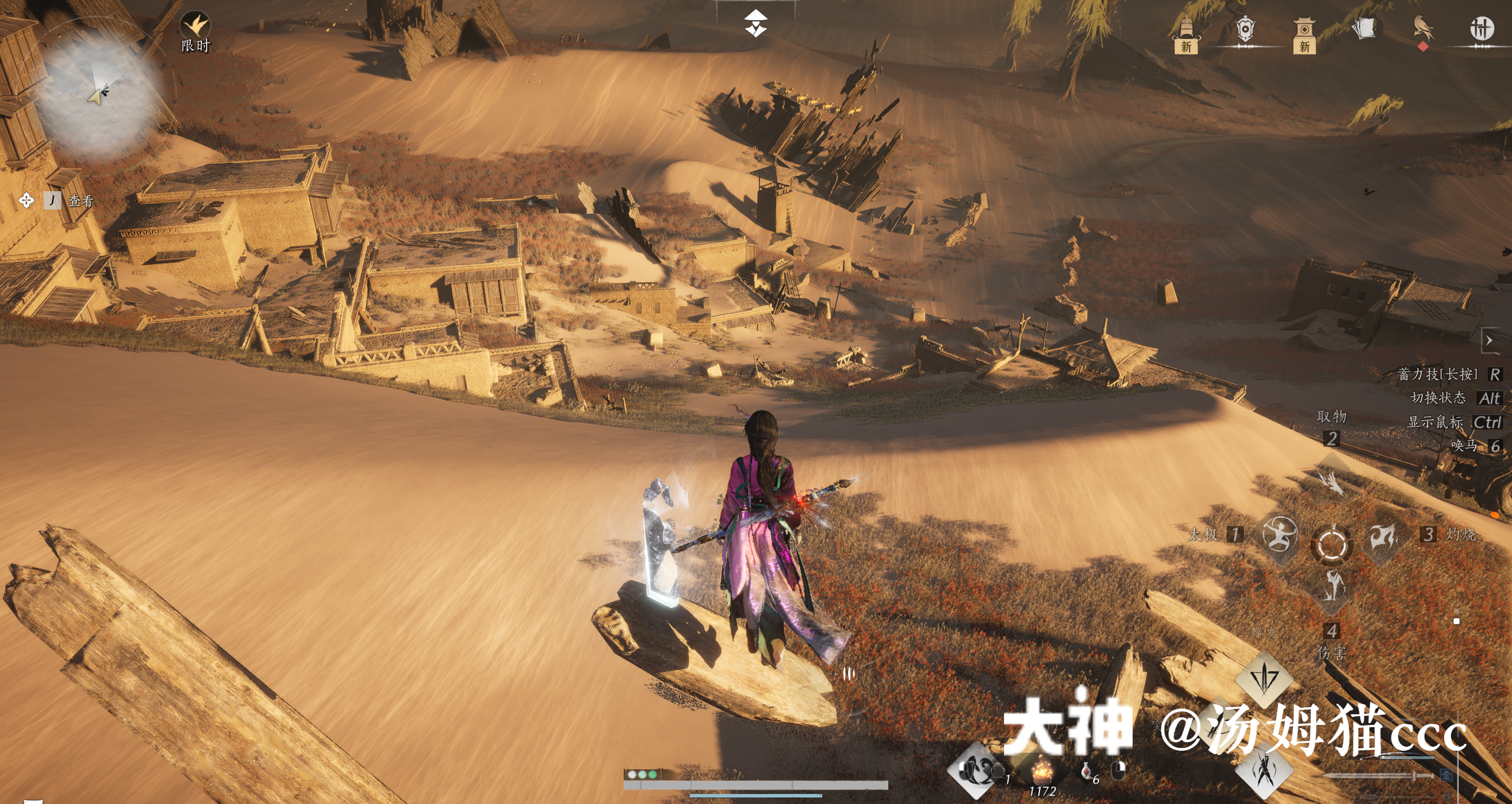Click the 查看 view tracker entry

tap(80, 201)
